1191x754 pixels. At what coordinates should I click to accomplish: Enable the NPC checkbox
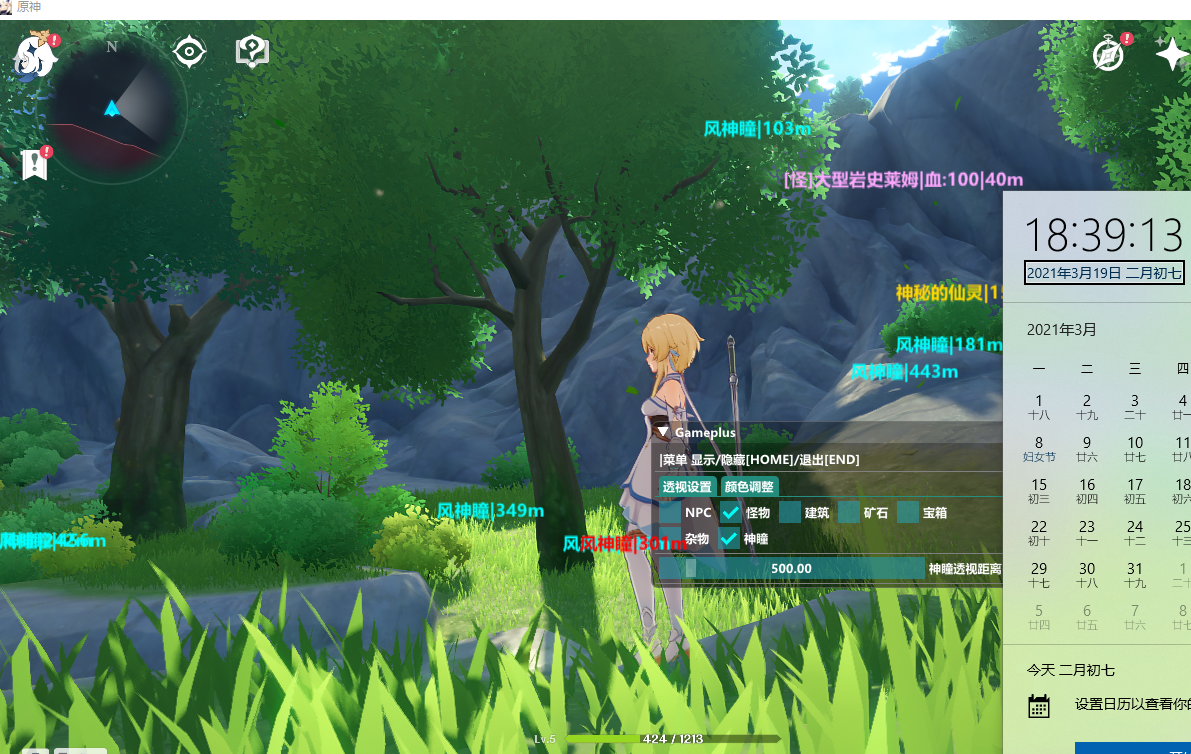[x=670, y=513]
